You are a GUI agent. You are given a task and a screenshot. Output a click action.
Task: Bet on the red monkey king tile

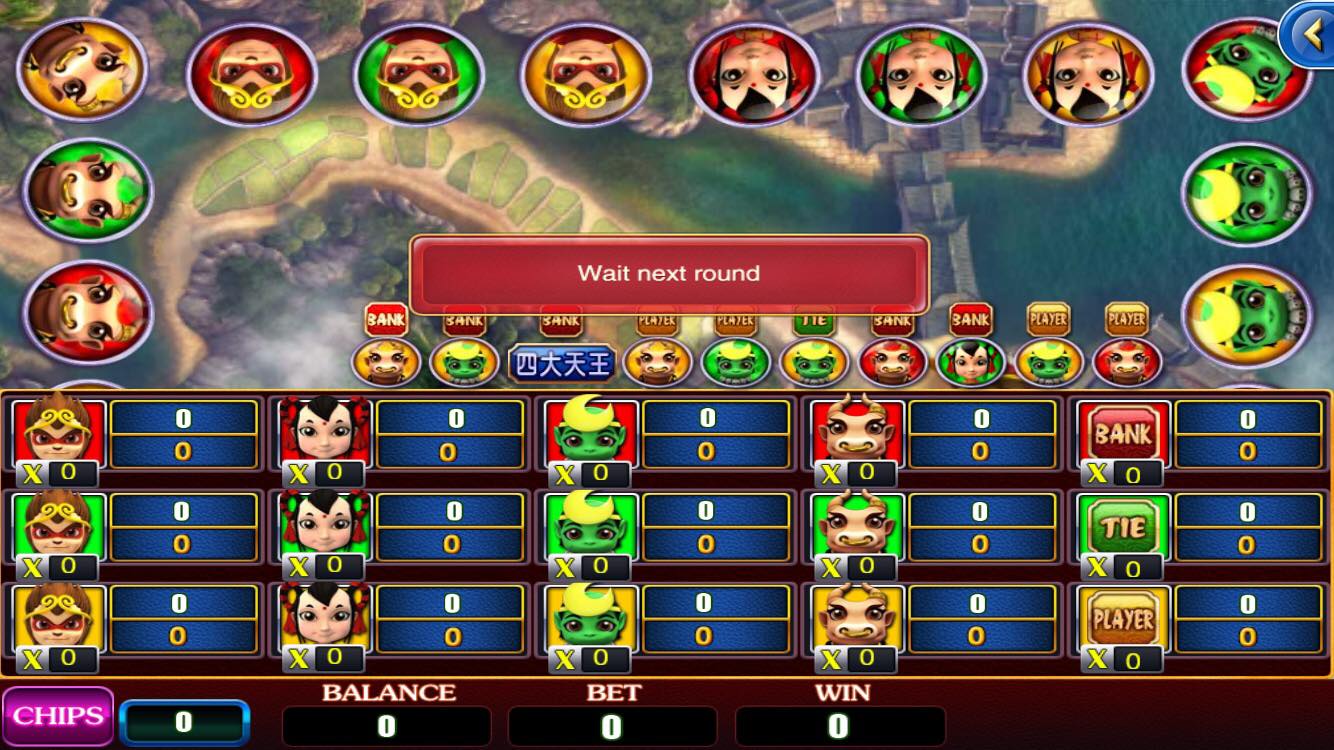[59, 434]
